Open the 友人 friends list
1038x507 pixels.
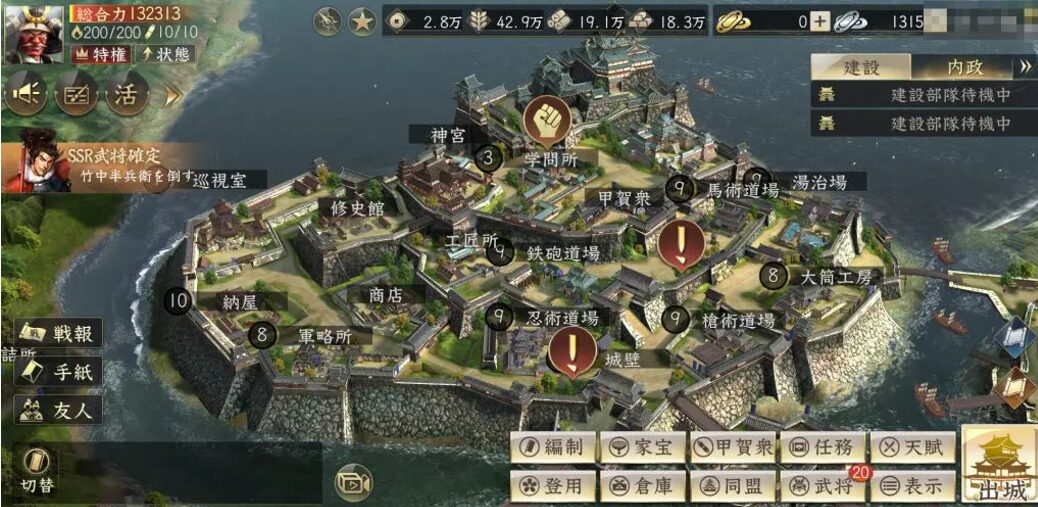coord(60,408)
